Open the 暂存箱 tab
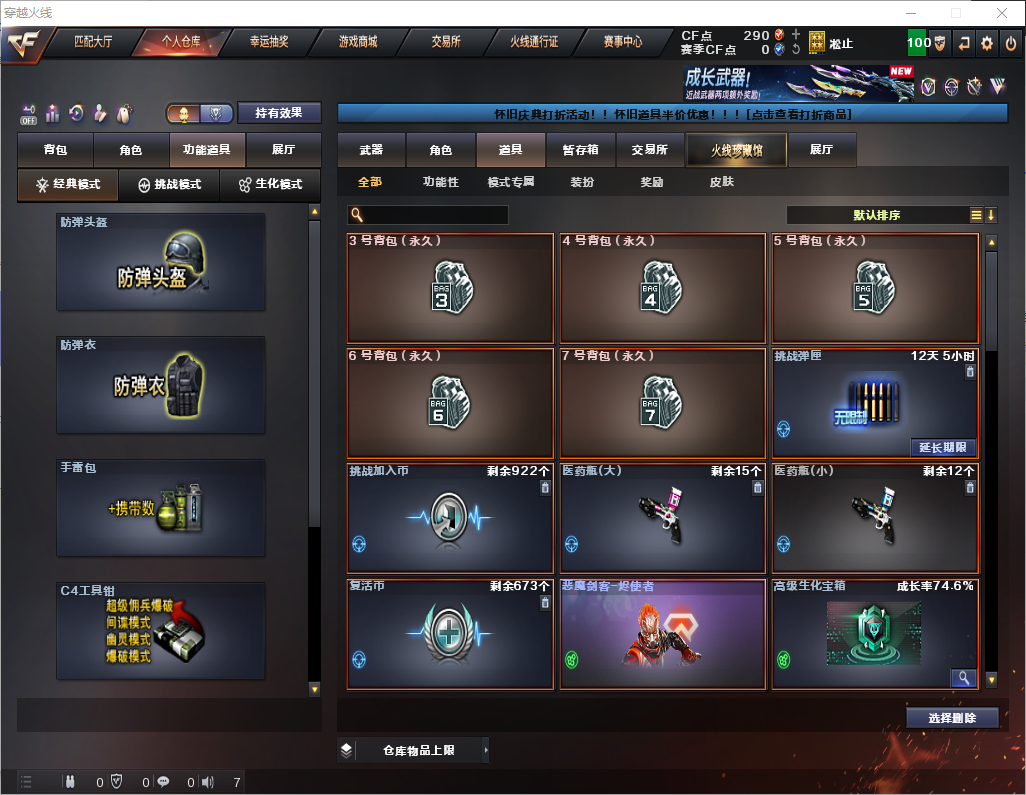Viewport: 1026px width, 795px height. (x=580, y=150)
